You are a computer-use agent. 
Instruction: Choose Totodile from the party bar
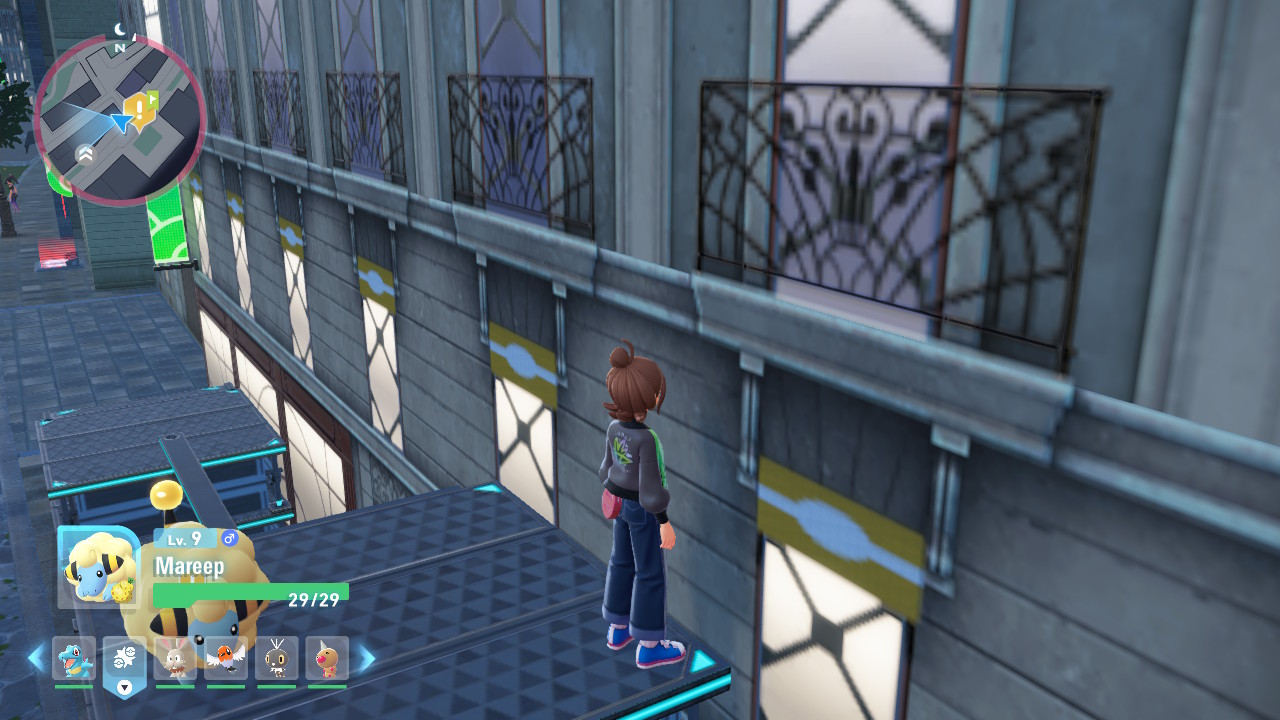(x=74, y=658)
